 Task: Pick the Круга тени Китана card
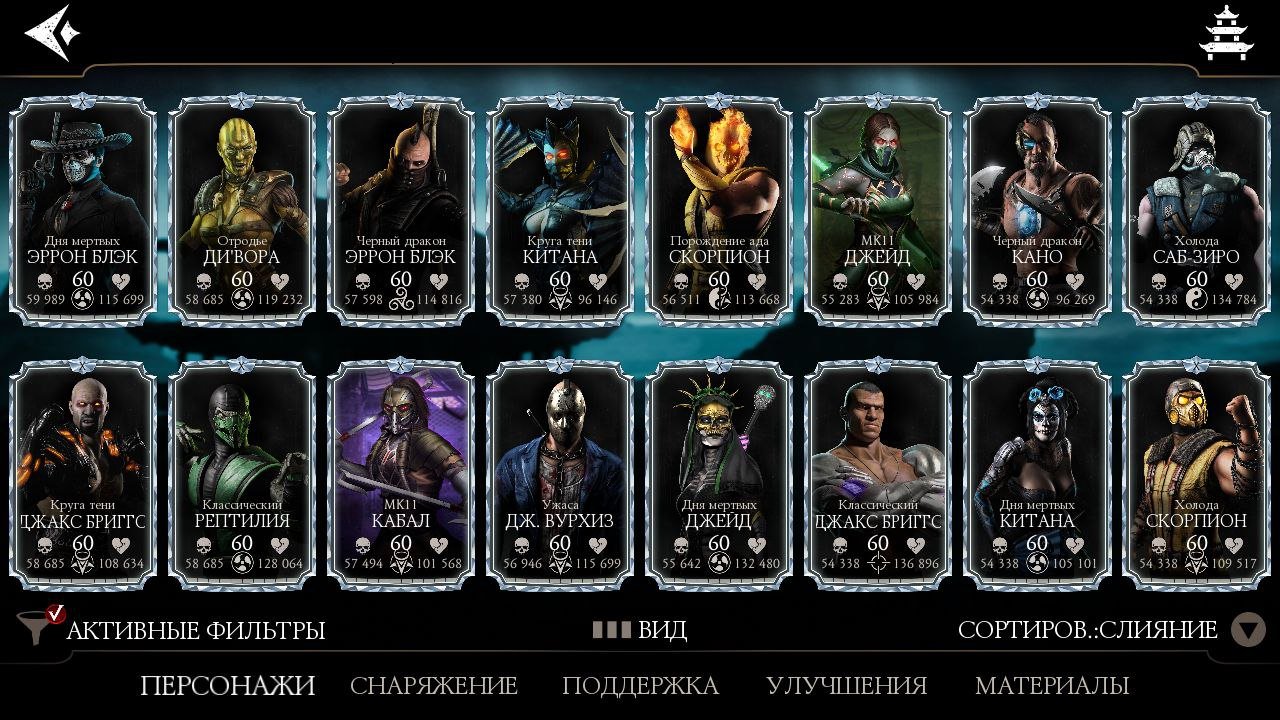tap(560, 208)
